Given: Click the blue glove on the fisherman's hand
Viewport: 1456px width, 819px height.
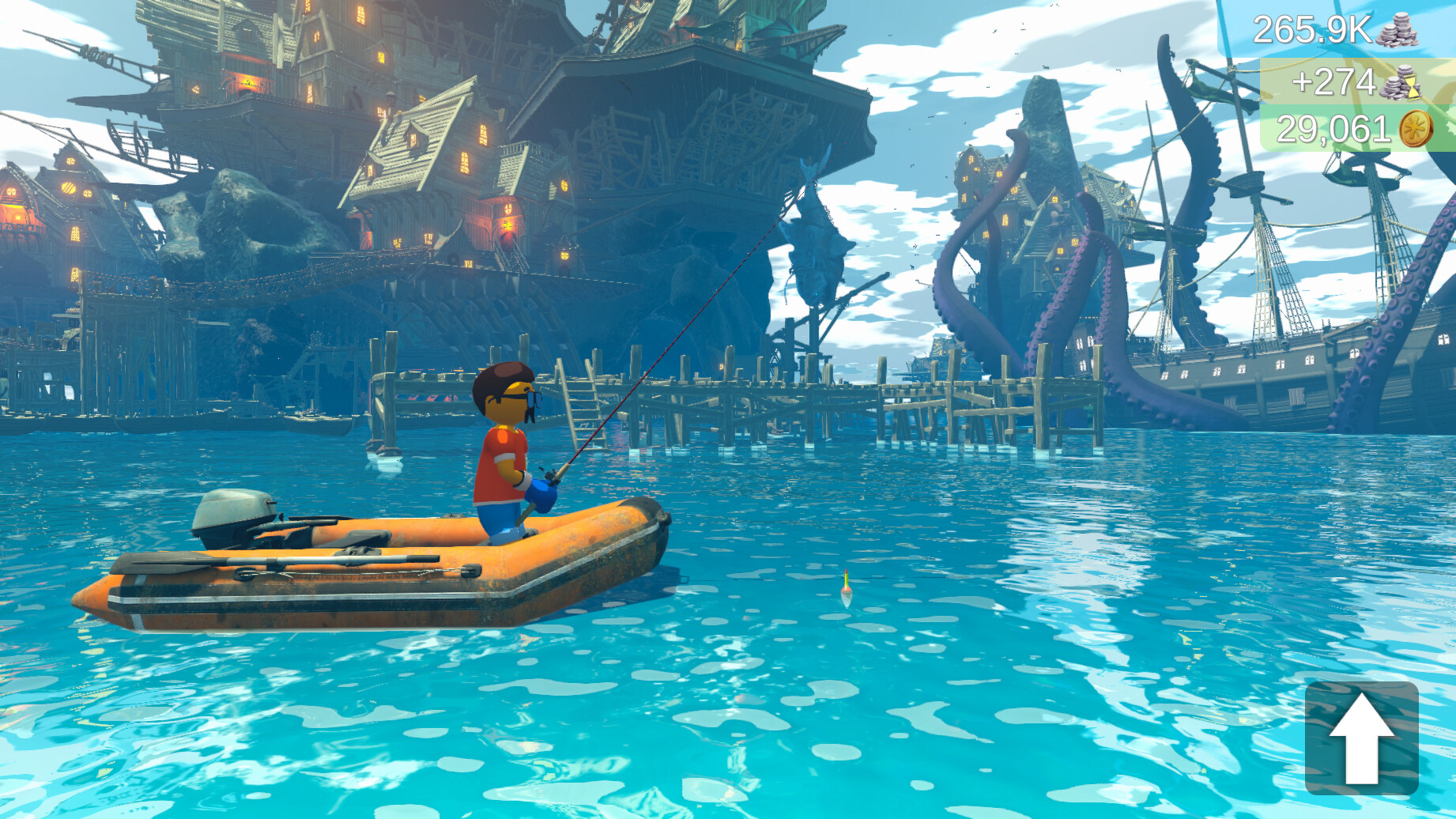Looking at the screenshot, I should point(542,492).
